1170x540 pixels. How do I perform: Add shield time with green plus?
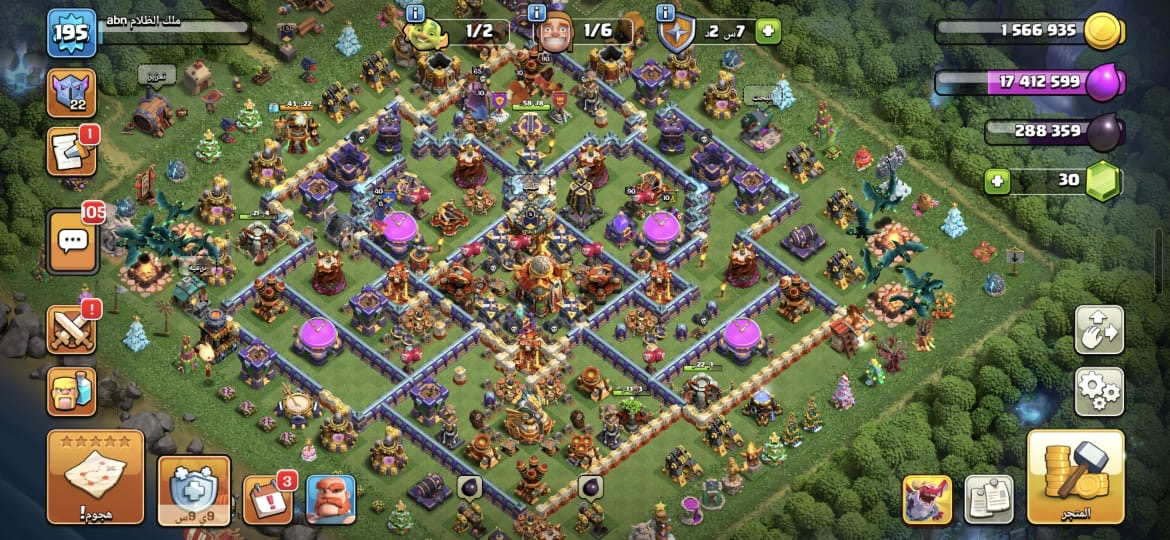[x=767, y=31]
